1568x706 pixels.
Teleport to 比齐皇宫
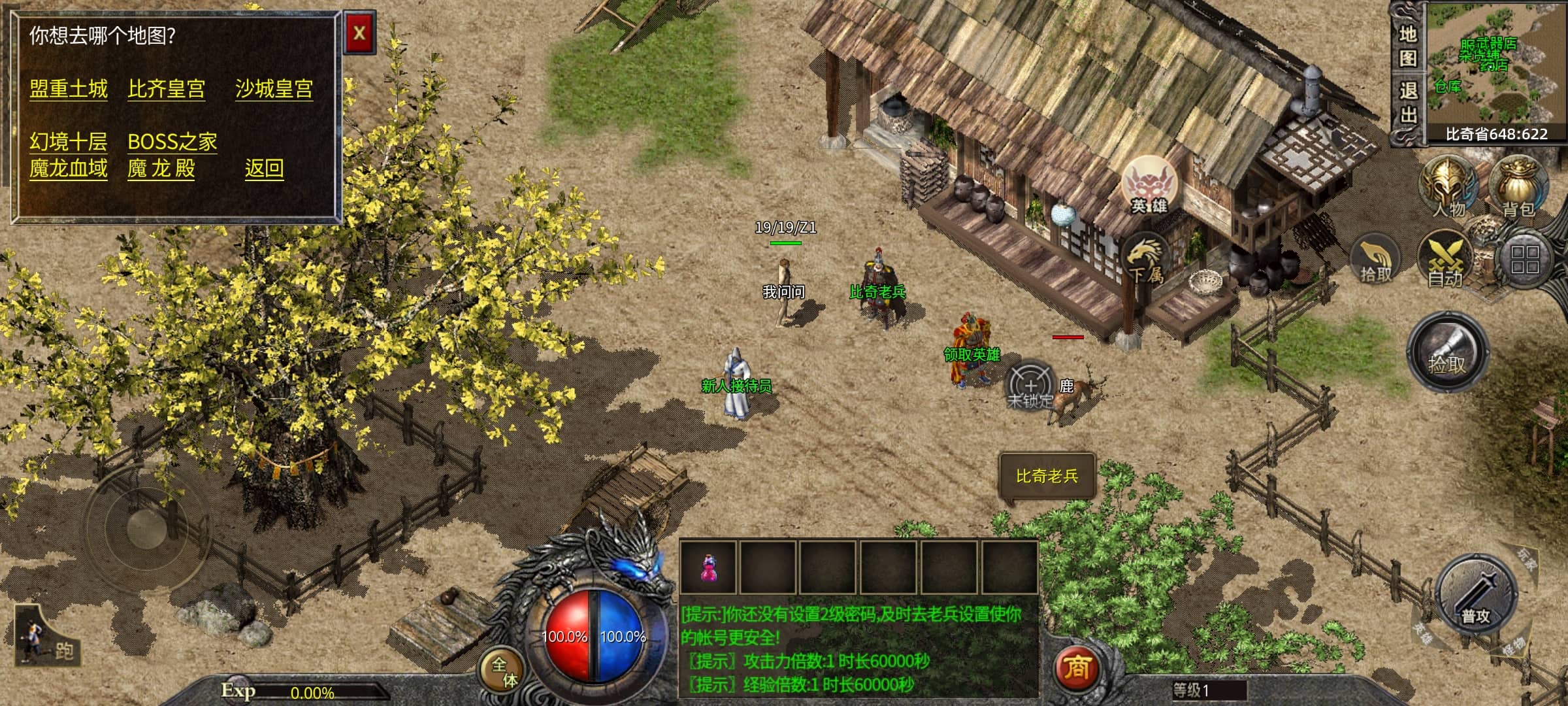pyautogui.click(x=167, y=89)
